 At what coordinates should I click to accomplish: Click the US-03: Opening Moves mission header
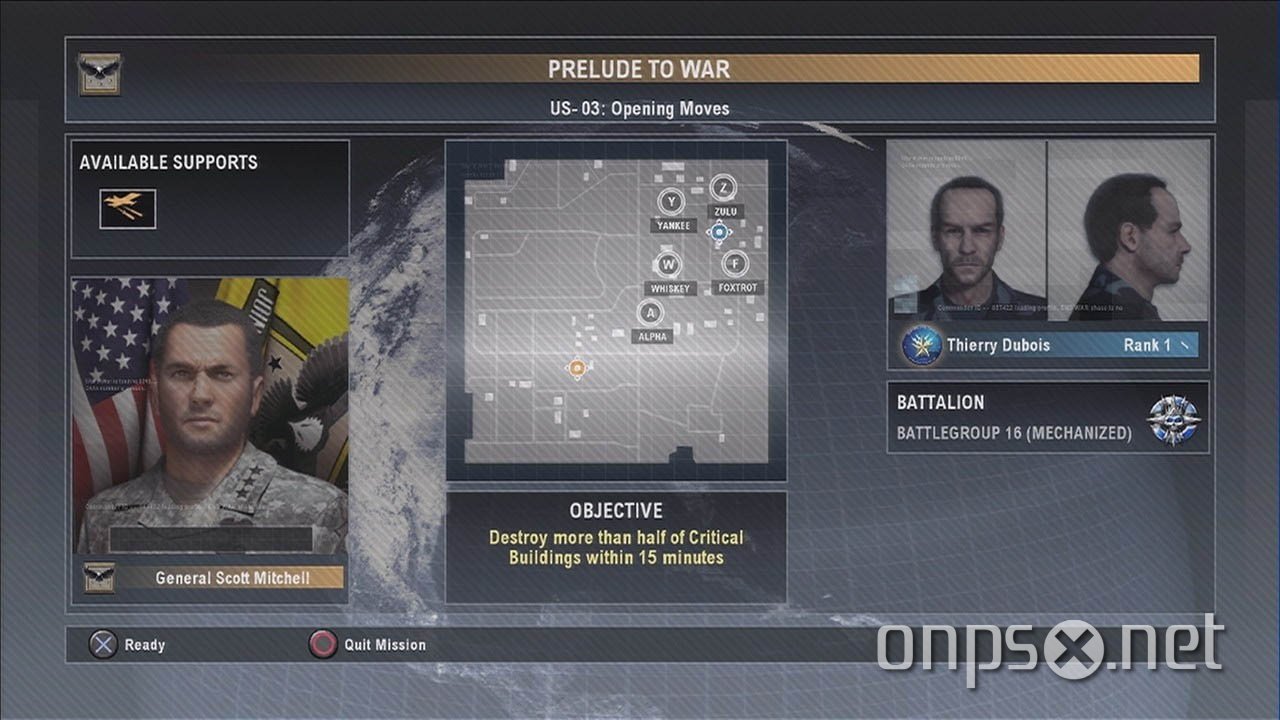[640, 108]
